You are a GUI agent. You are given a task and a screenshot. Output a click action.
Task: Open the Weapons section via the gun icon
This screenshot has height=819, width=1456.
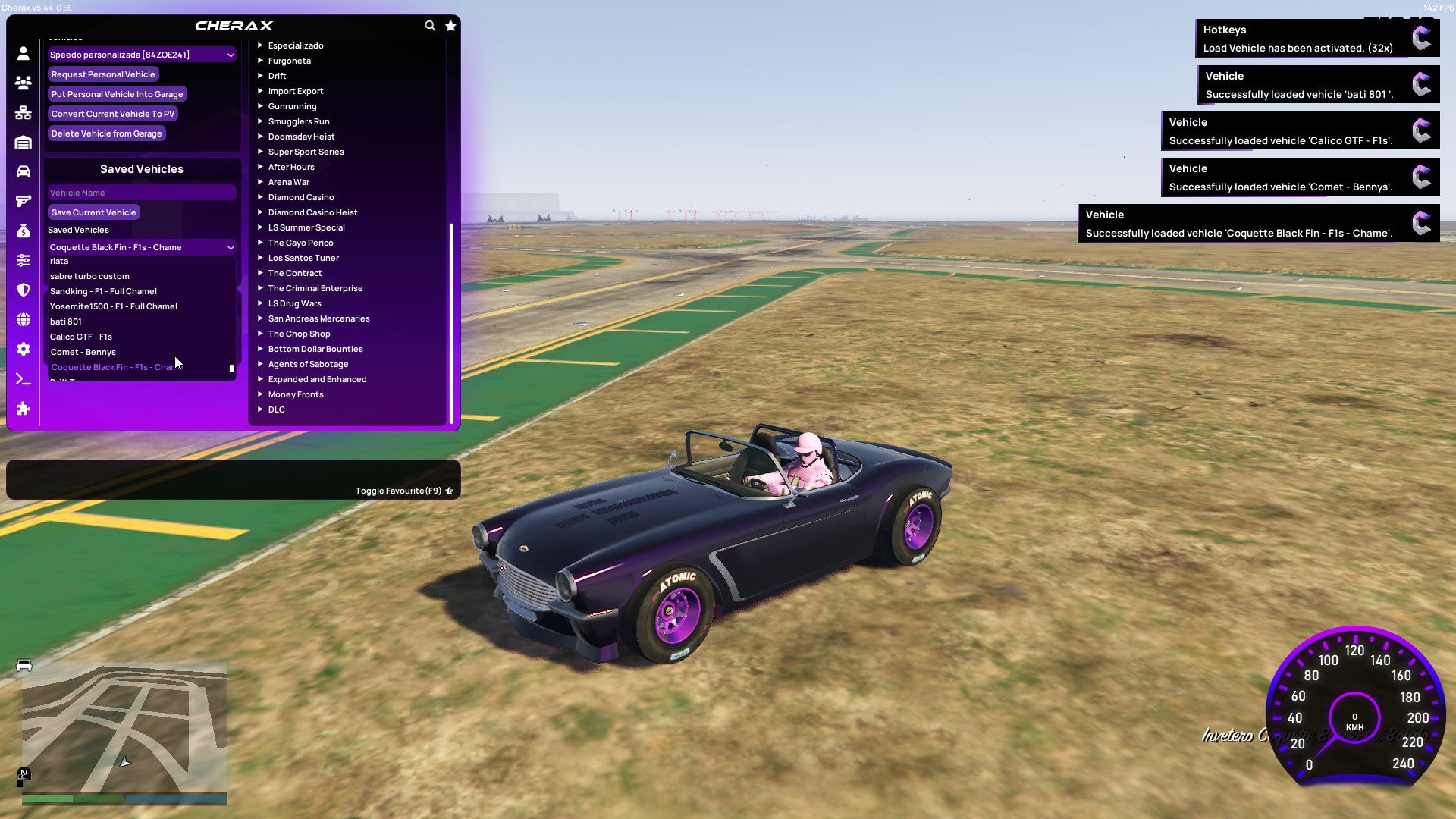click(23, 202)
